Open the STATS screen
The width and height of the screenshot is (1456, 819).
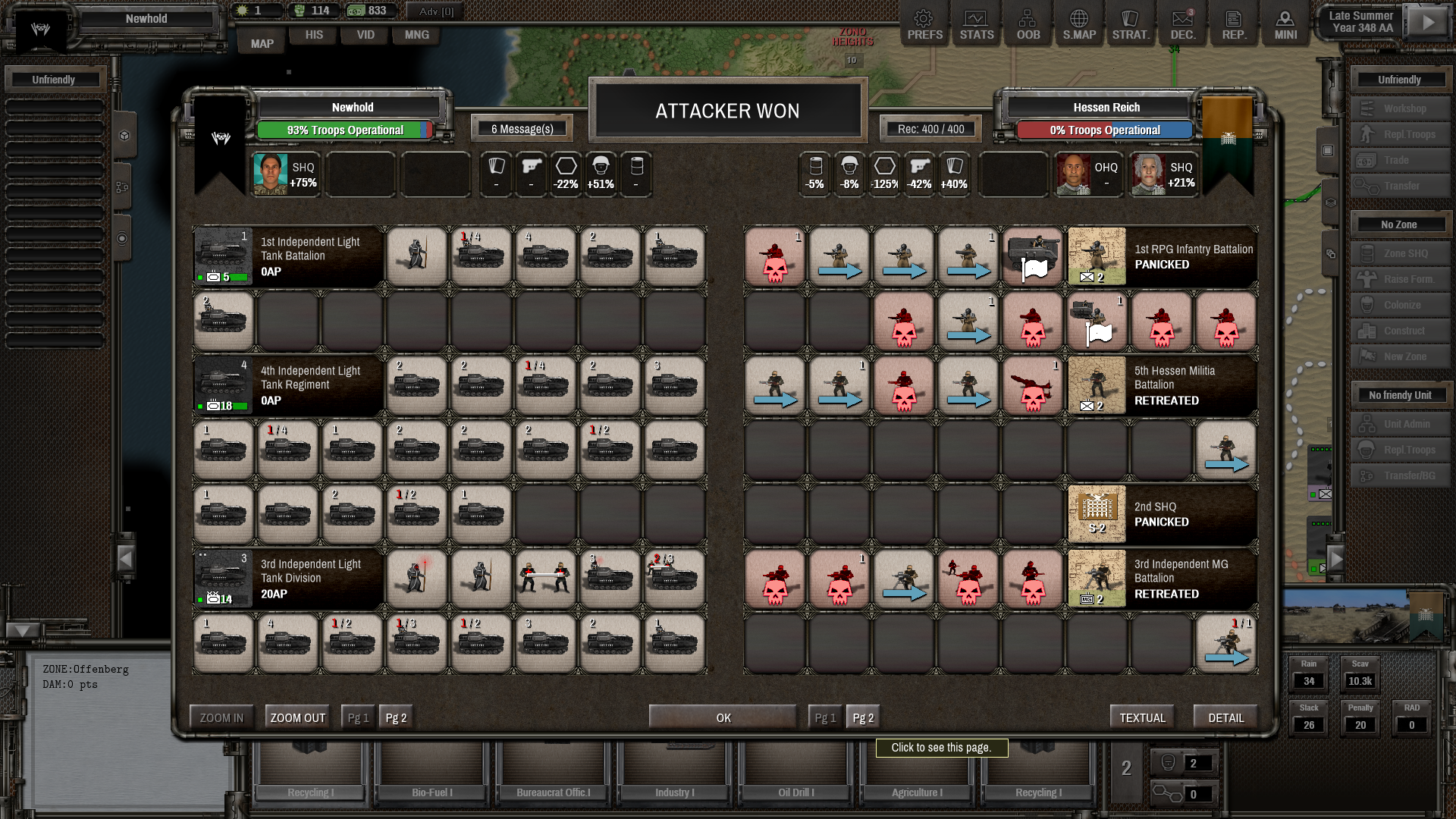(976, 25)
